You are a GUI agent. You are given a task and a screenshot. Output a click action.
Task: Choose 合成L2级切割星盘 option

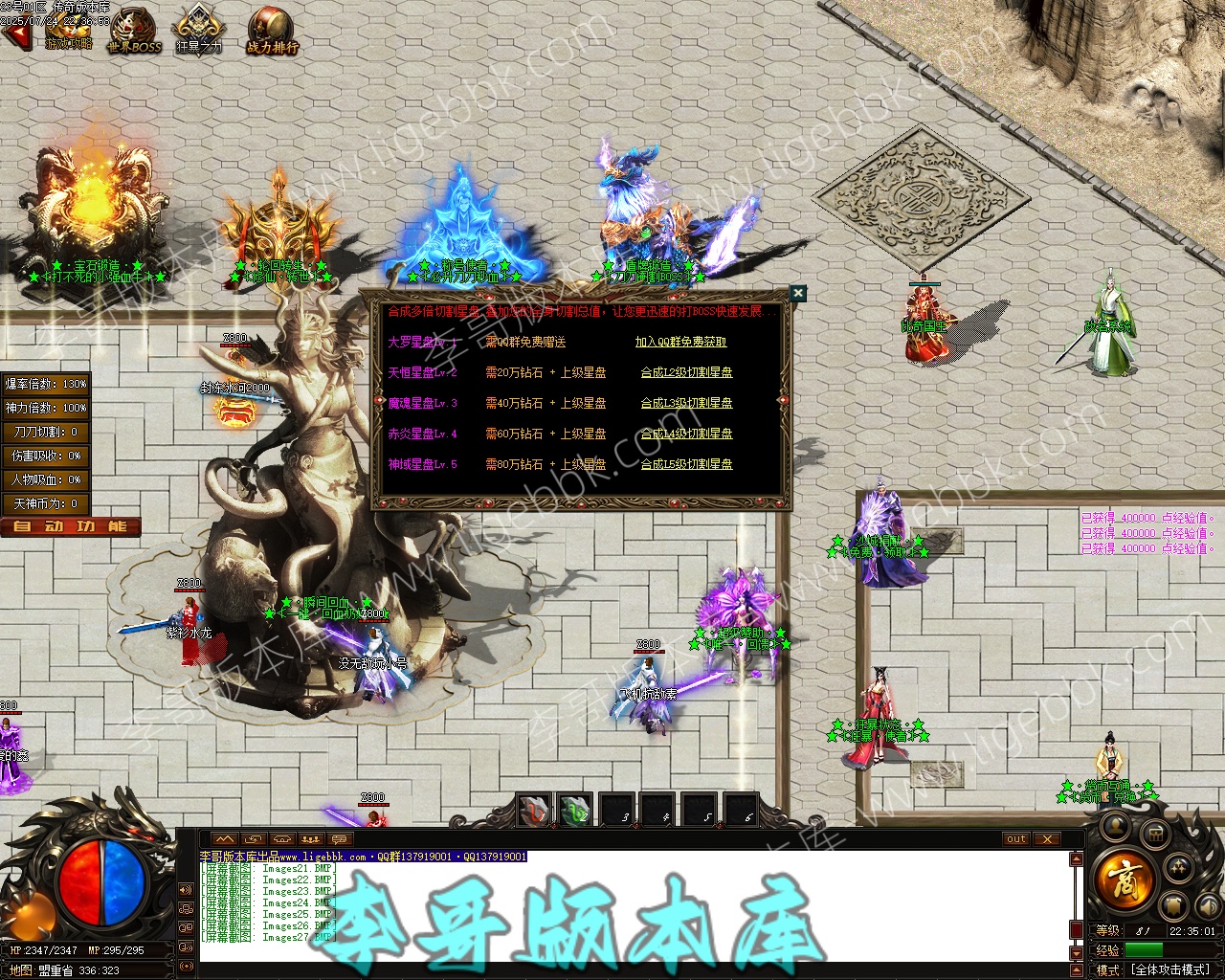coord(686,372)
